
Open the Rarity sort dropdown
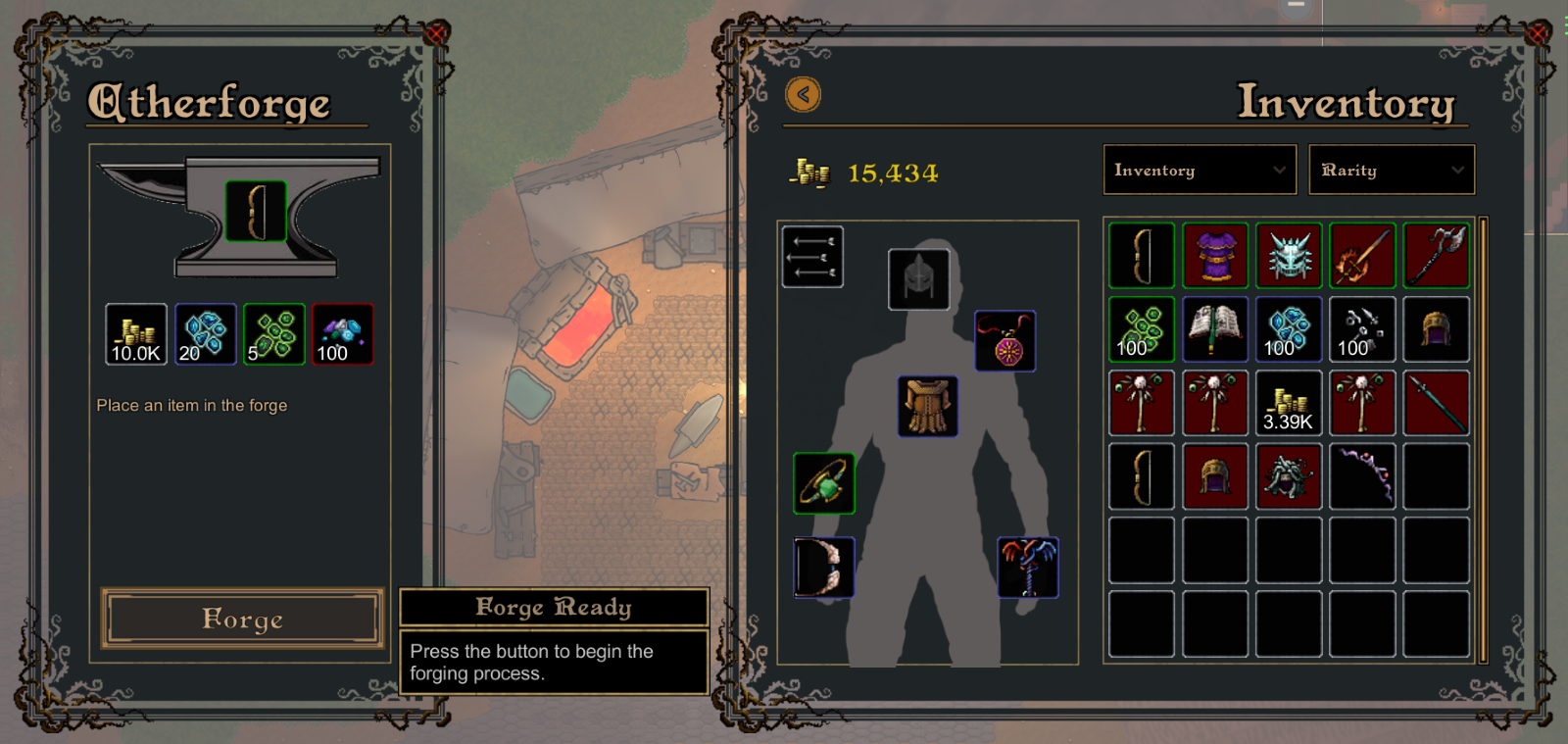coord(1392,171)
